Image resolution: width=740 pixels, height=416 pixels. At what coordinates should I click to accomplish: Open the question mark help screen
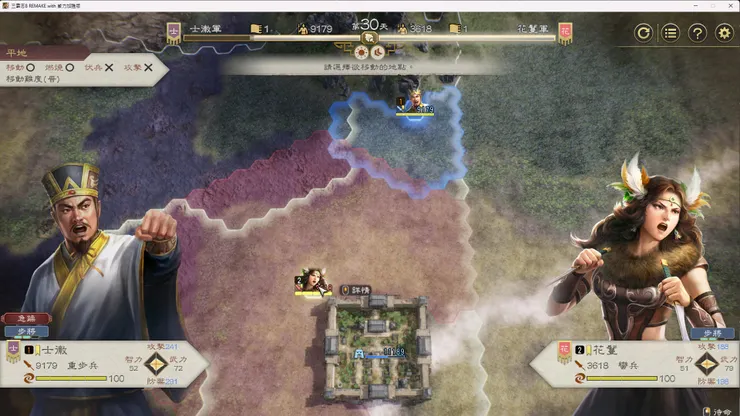(697, 33)
